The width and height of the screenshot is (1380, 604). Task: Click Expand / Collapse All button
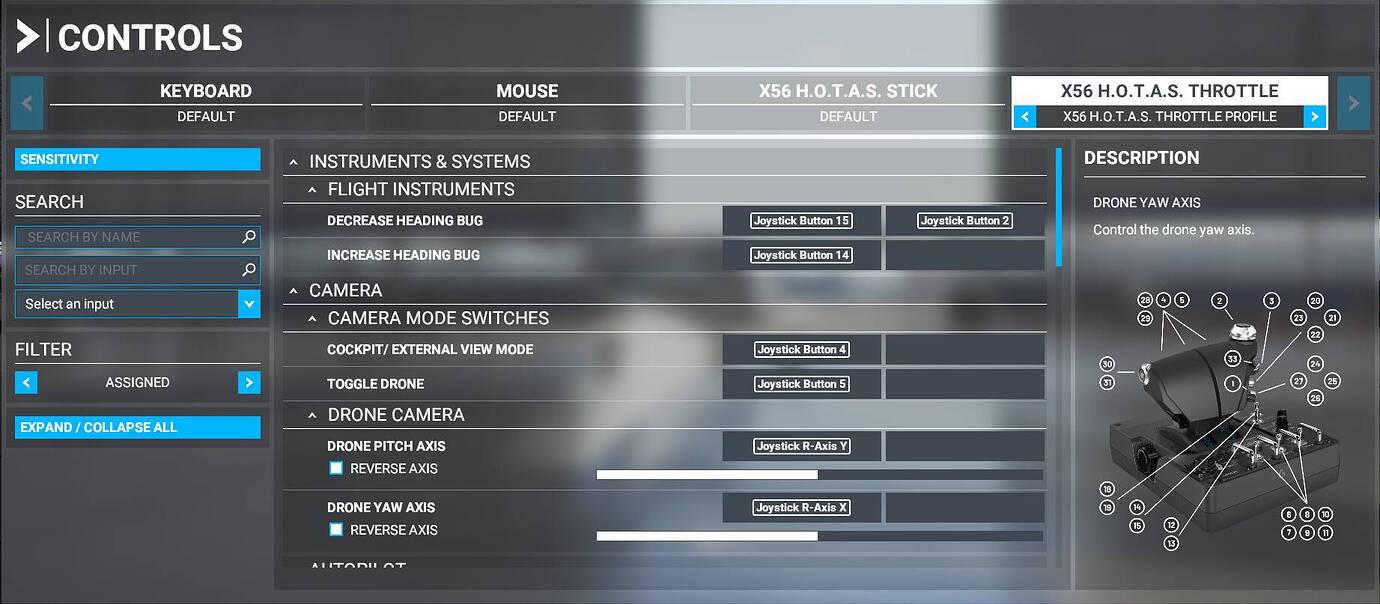[137, 427]
